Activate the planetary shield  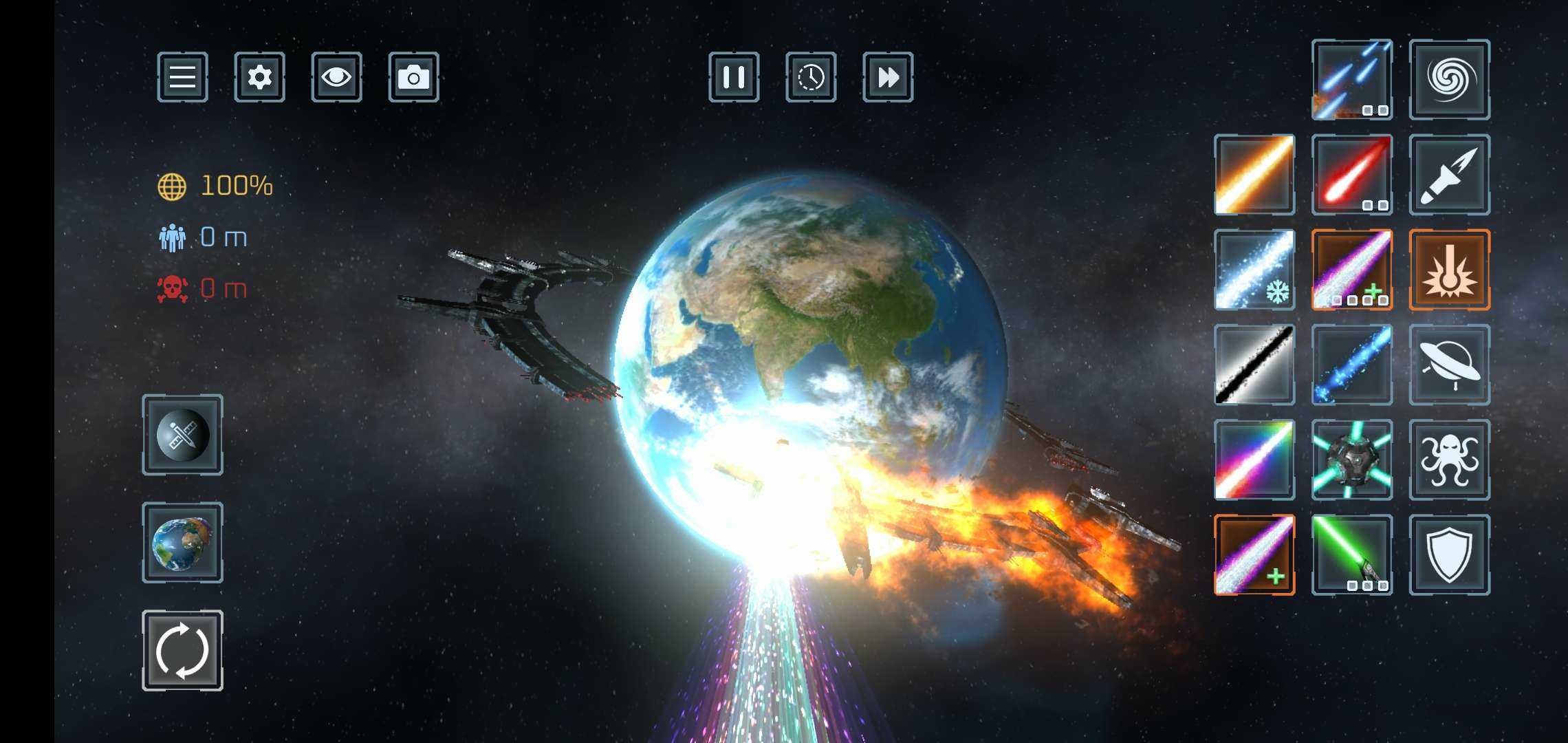[1450, 554]
